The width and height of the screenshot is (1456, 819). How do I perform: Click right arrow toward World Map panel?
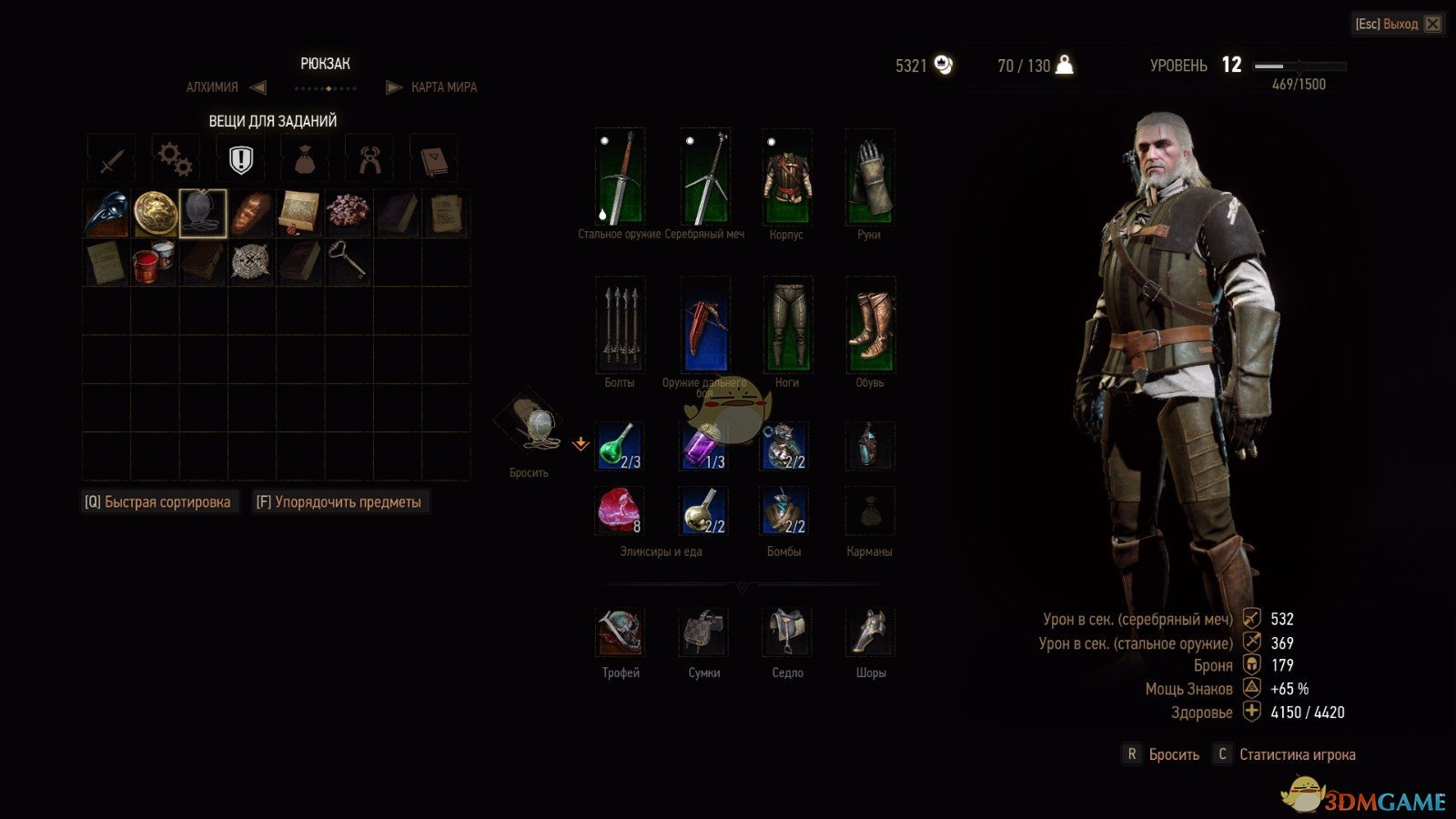393,86
